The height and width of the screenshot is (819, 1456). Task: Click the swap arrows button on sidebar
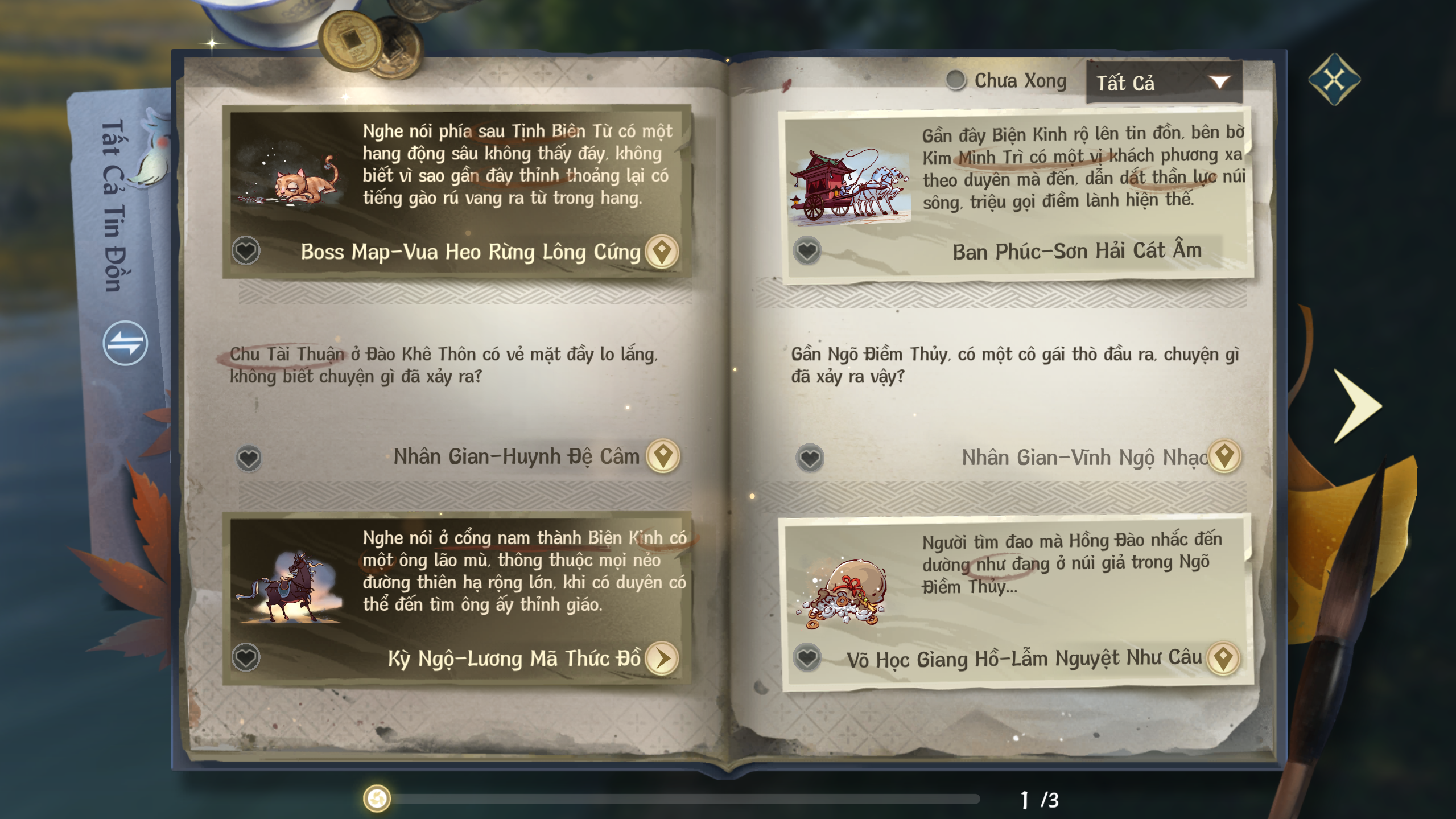pyautogui.click(x=125, y=343)
